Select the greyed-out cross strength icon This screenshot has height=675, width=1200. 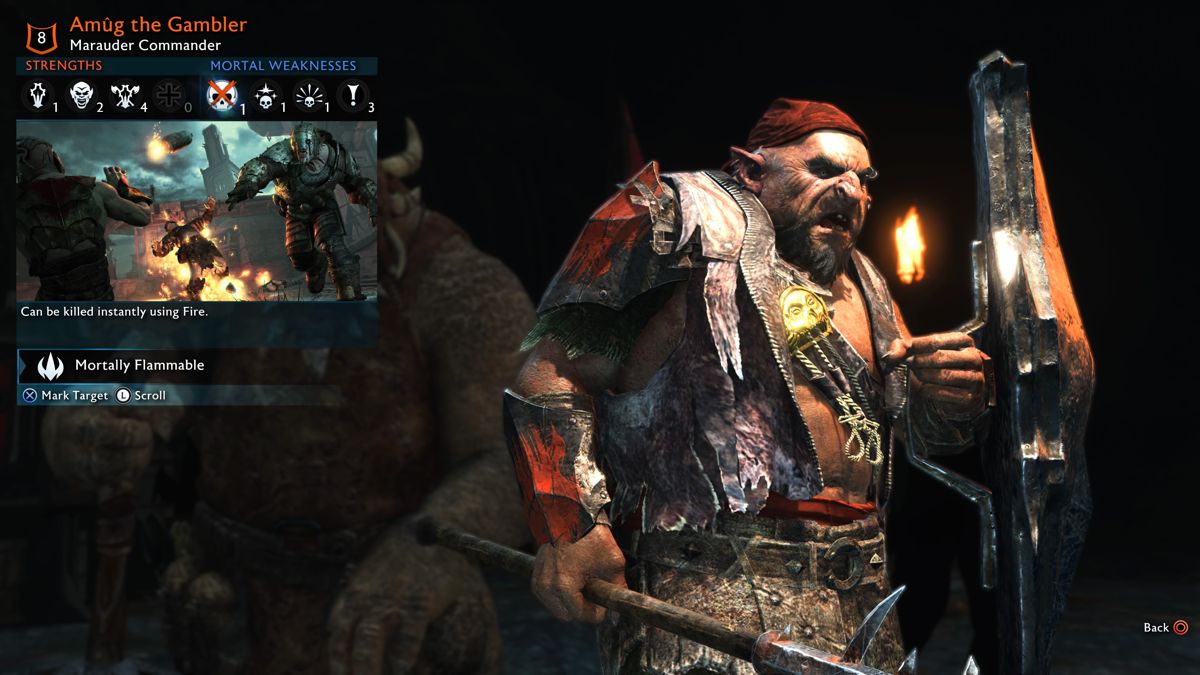[168, 96]
